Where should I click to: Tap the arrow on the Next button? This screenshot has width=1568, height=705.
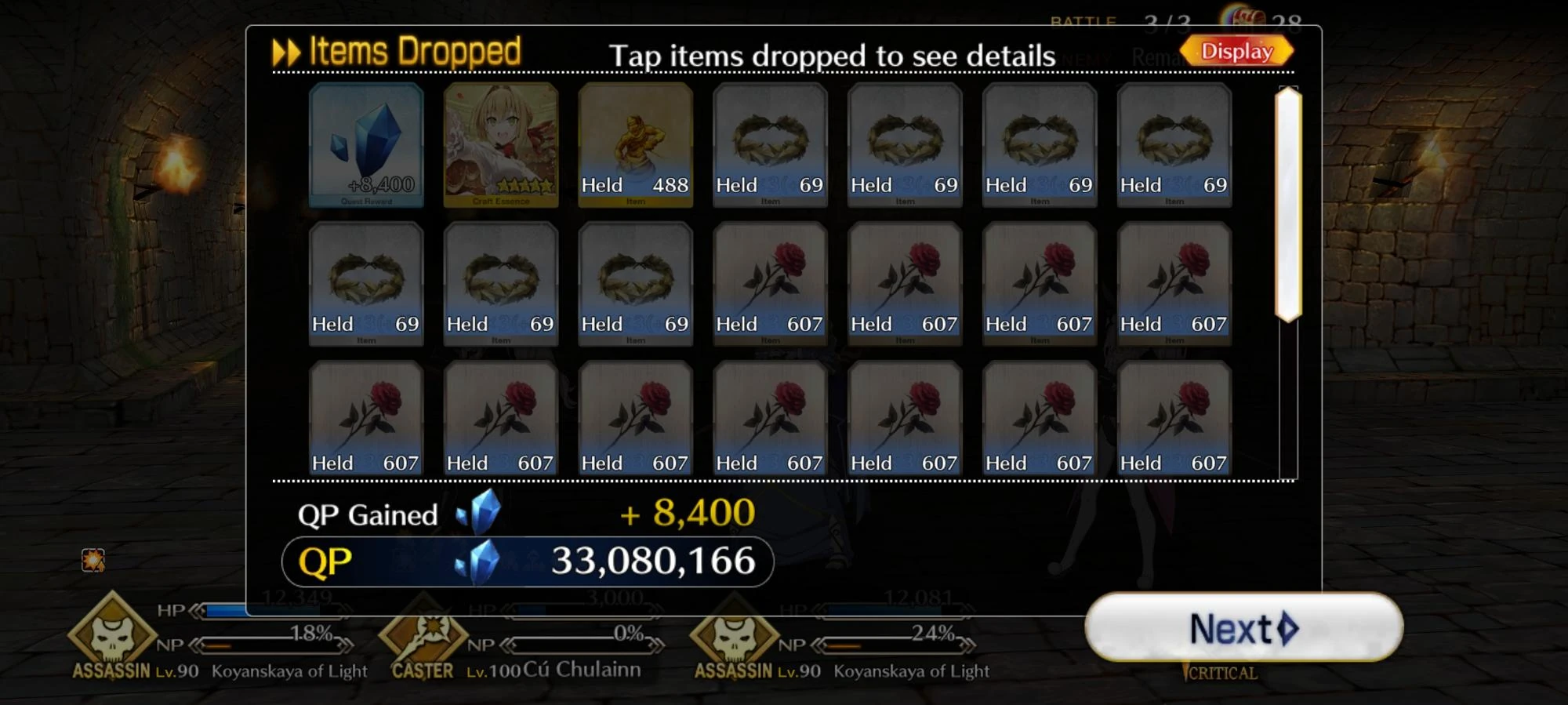click(1288, 630)
